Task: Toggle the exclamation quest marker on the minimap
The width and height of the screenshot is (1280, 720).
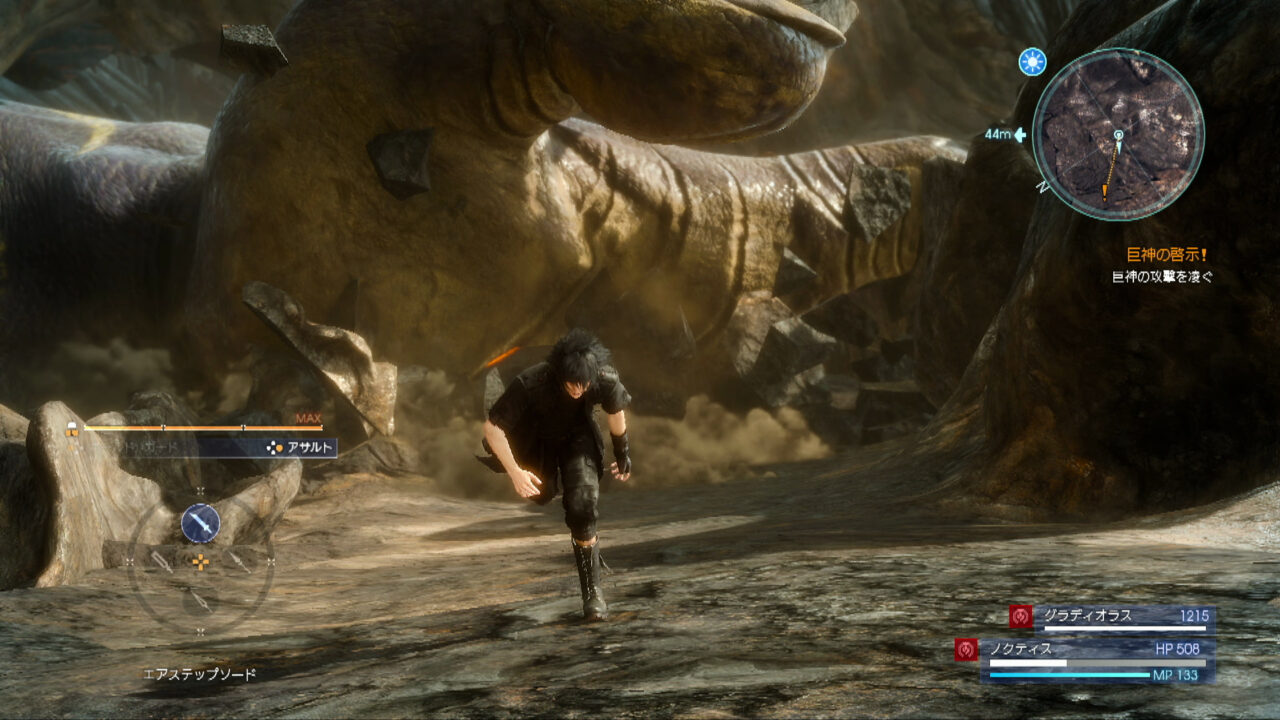Action: pyautogui.click(x=1105, y=191)
